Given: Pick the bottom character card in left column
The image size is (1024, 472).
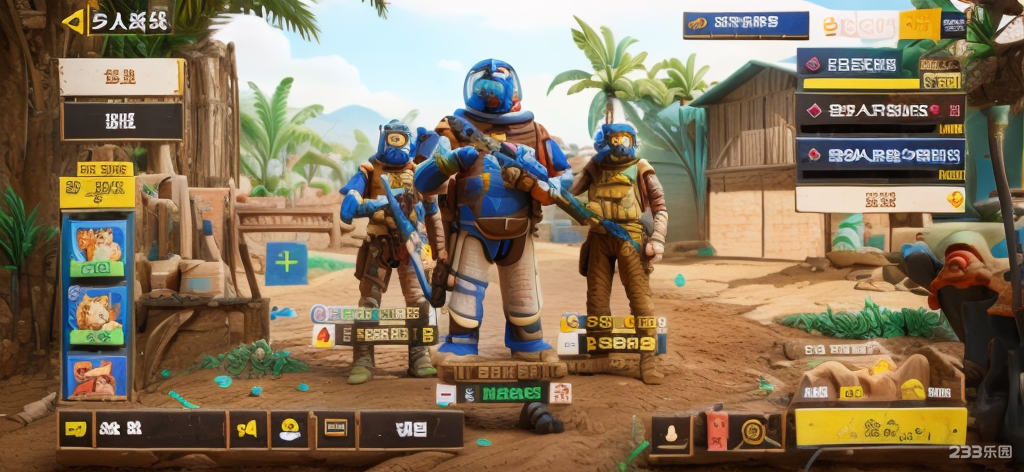Looking at the screenshot, I should click(97, 375).
